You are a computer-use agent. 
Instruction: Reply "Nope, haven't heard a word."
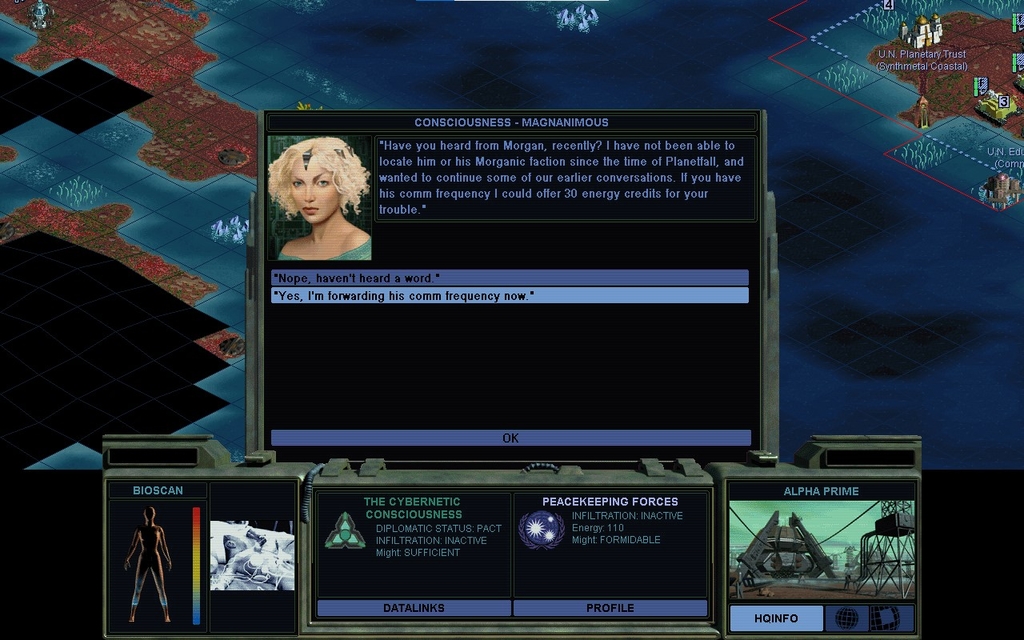[x=510, y=277]
